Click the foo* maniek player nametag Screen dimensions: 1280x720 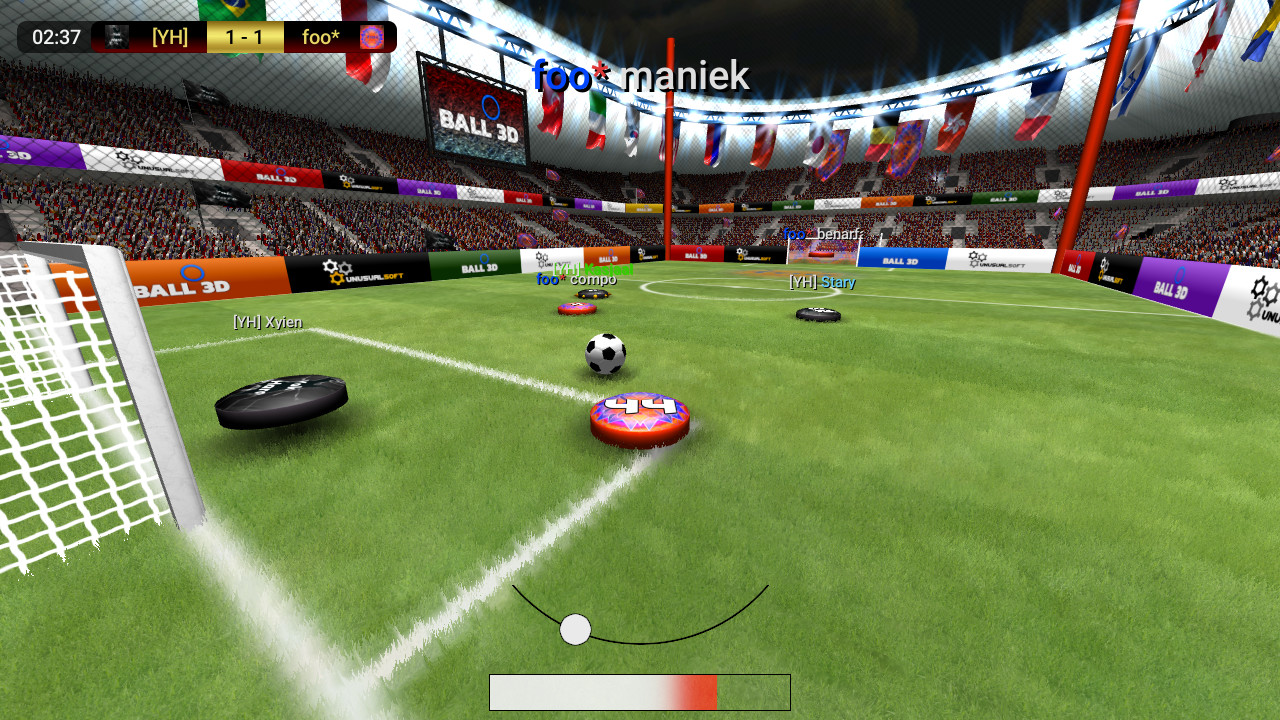tap(640, 74)
